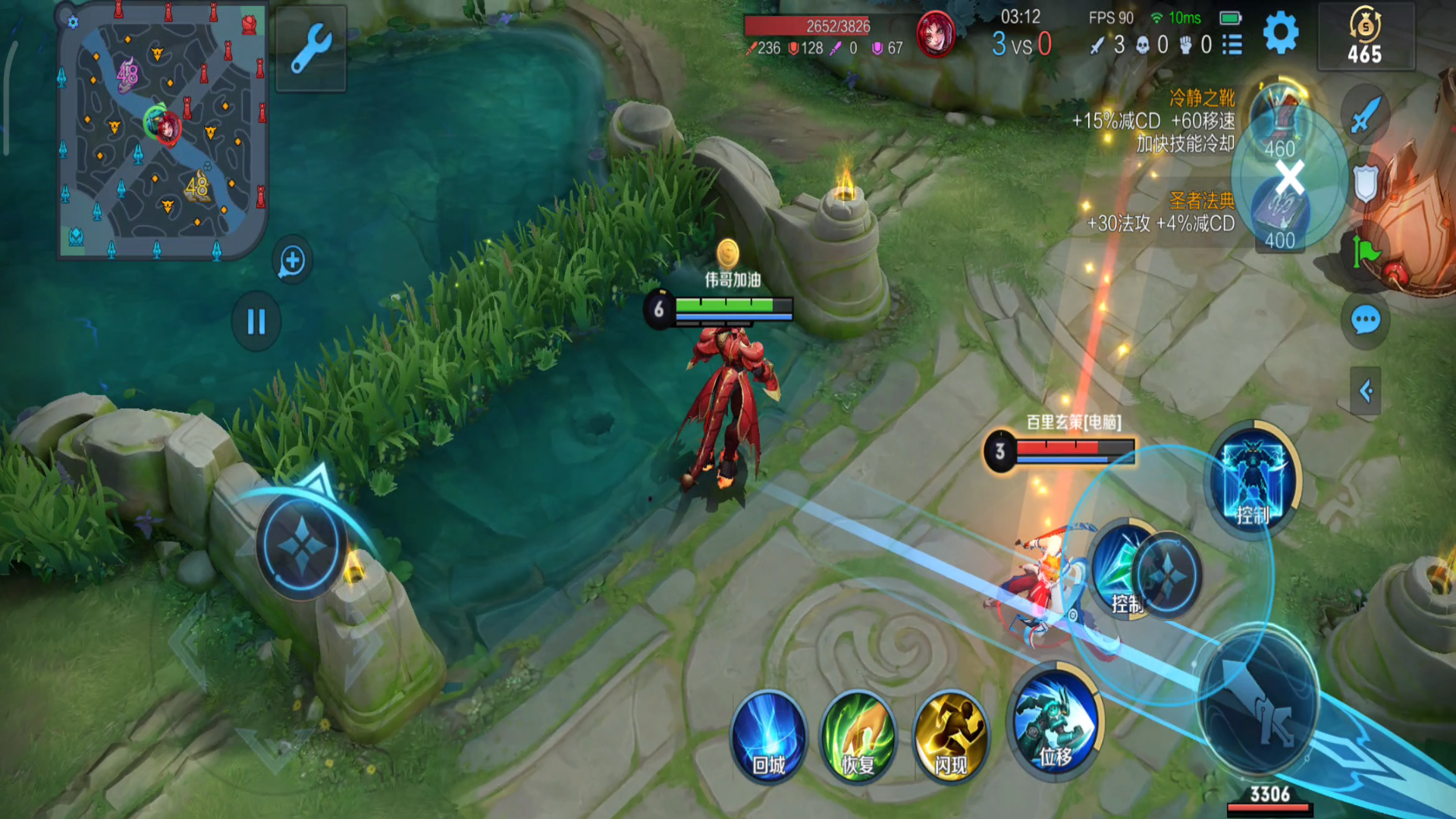
Task: Open the scoreboard list icon
Action: 1232,45
